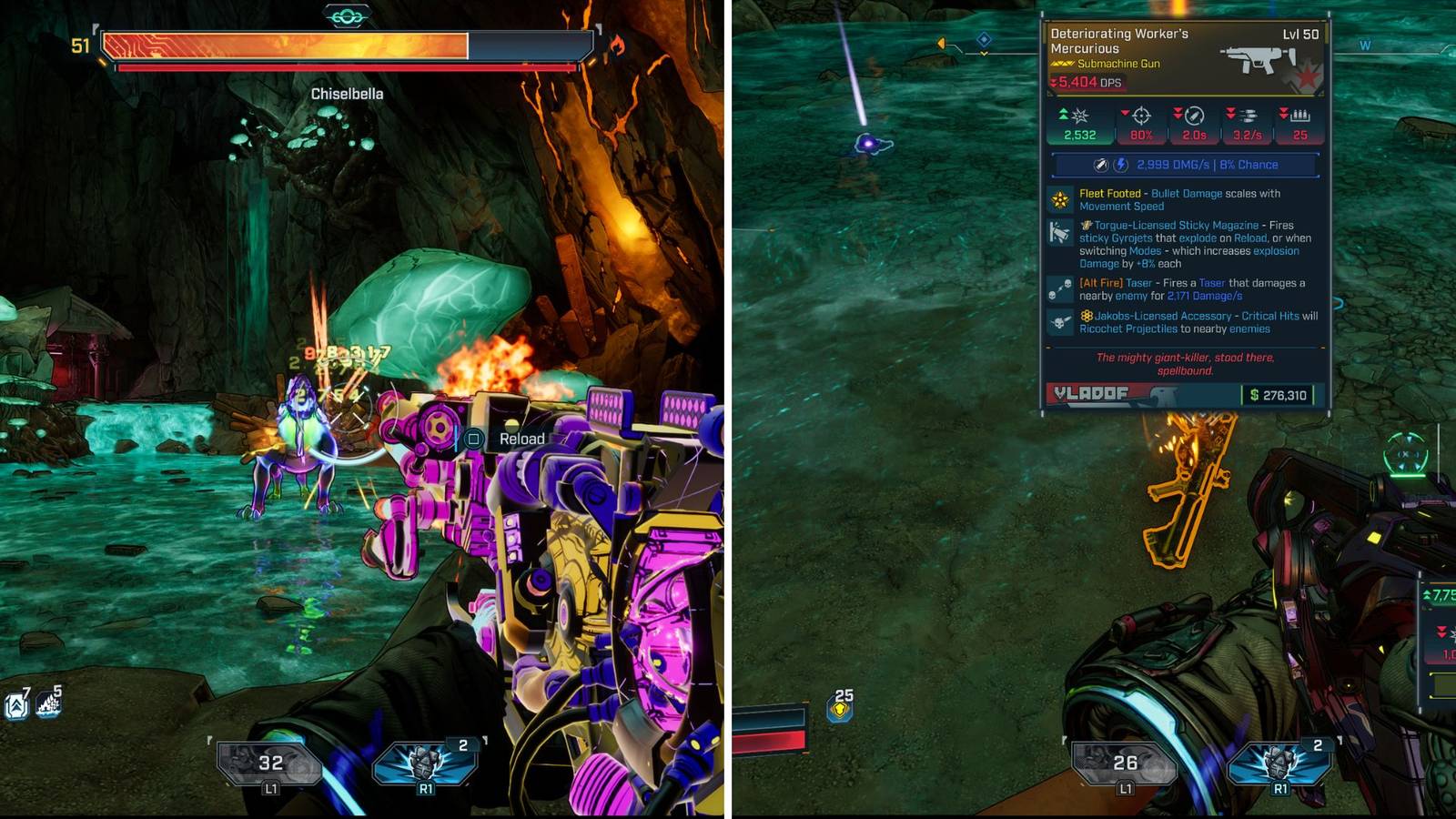
Task: Collapse the accuracy red downward arrow
Action: pos(1126,112)
